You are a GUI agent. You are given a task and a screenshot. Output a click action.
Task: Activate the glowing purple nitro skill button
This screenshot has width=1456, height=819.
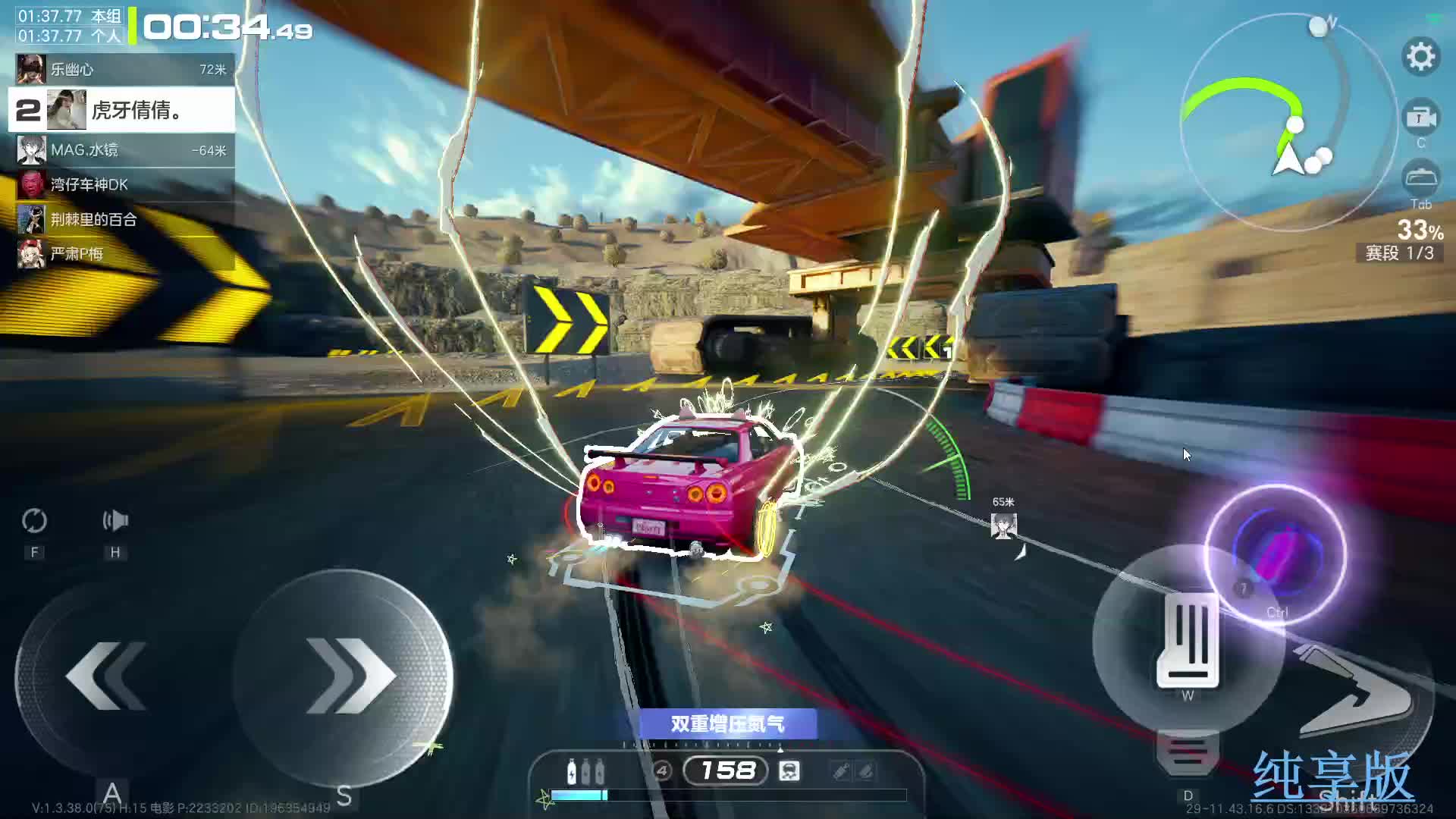[1276, 554]
